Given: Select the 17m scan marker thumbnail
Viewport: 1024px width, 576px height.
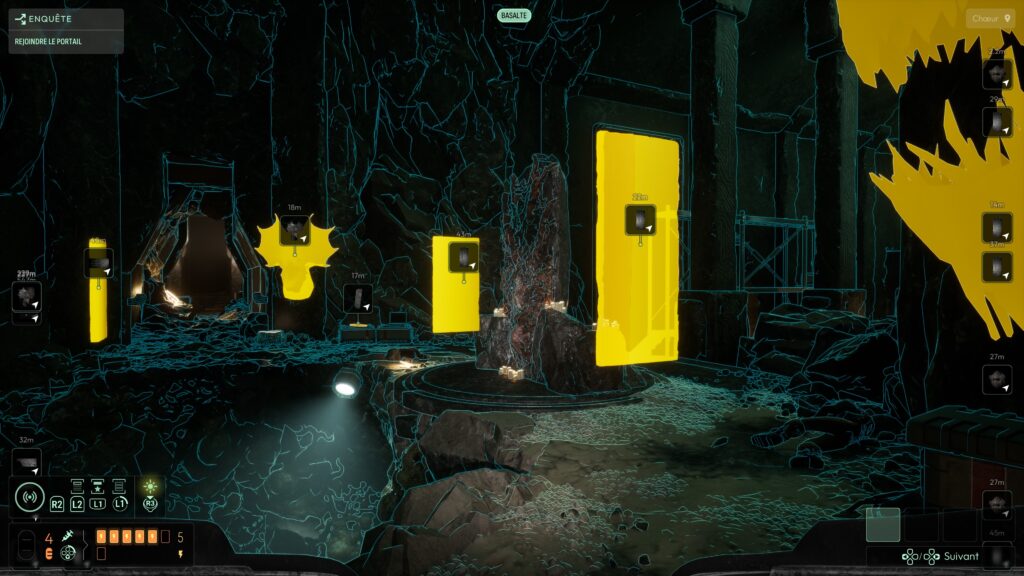Looking at the screenshot, I should pos(357,298).
